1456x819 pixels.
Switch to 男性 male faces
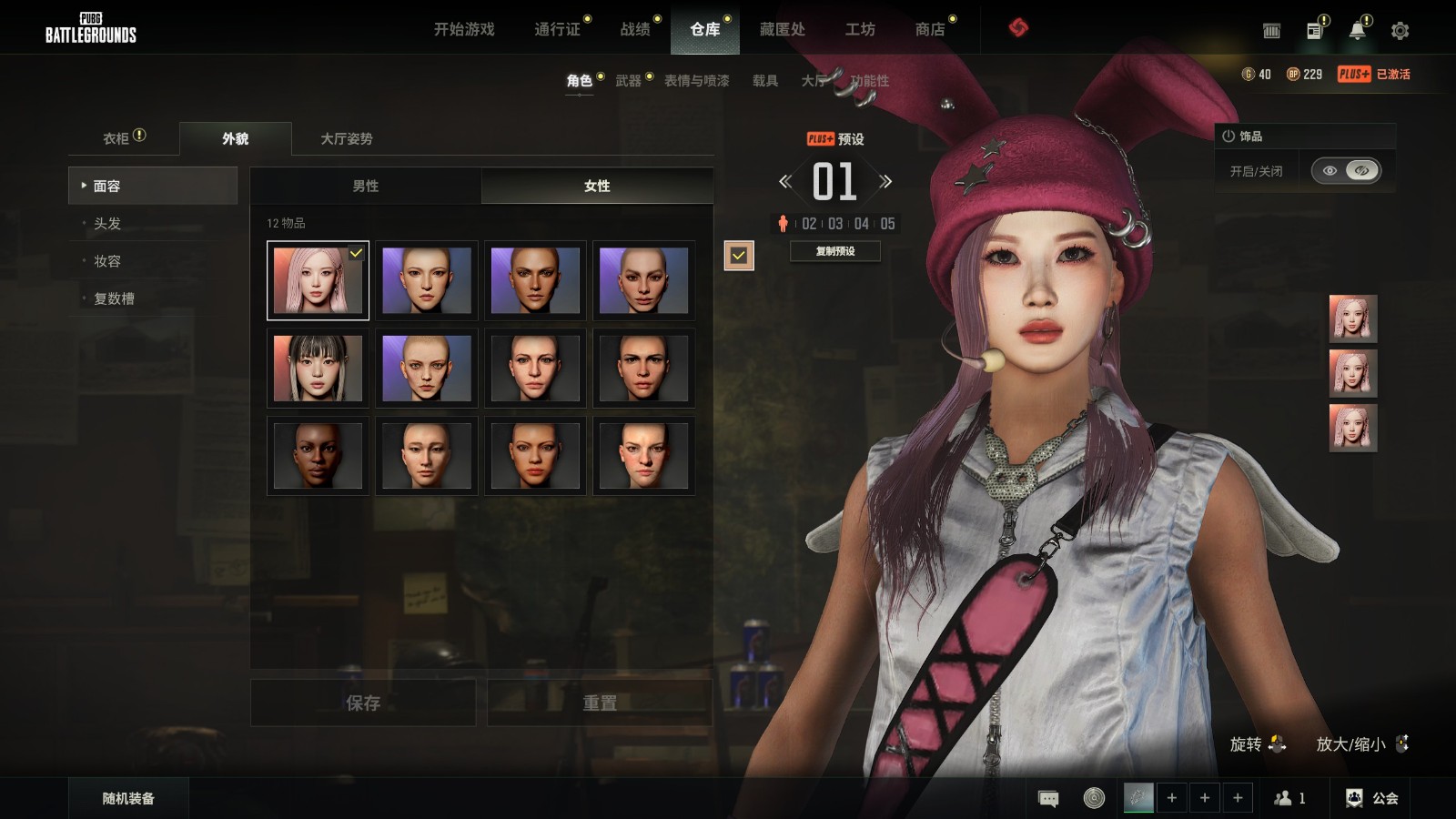pos(366,186)
